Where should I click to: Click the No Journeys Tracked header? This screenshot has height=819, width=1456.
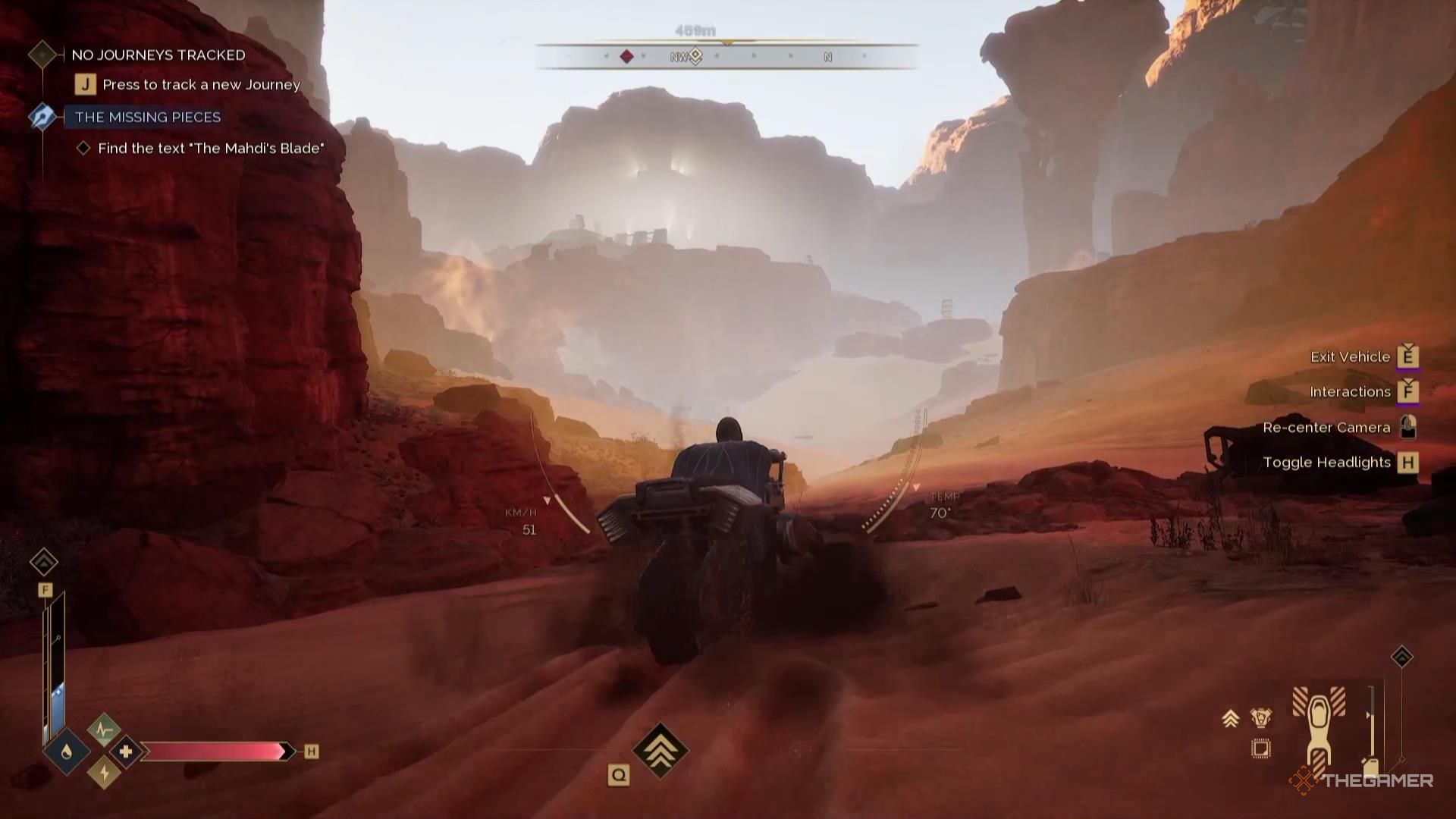[158, 55]
